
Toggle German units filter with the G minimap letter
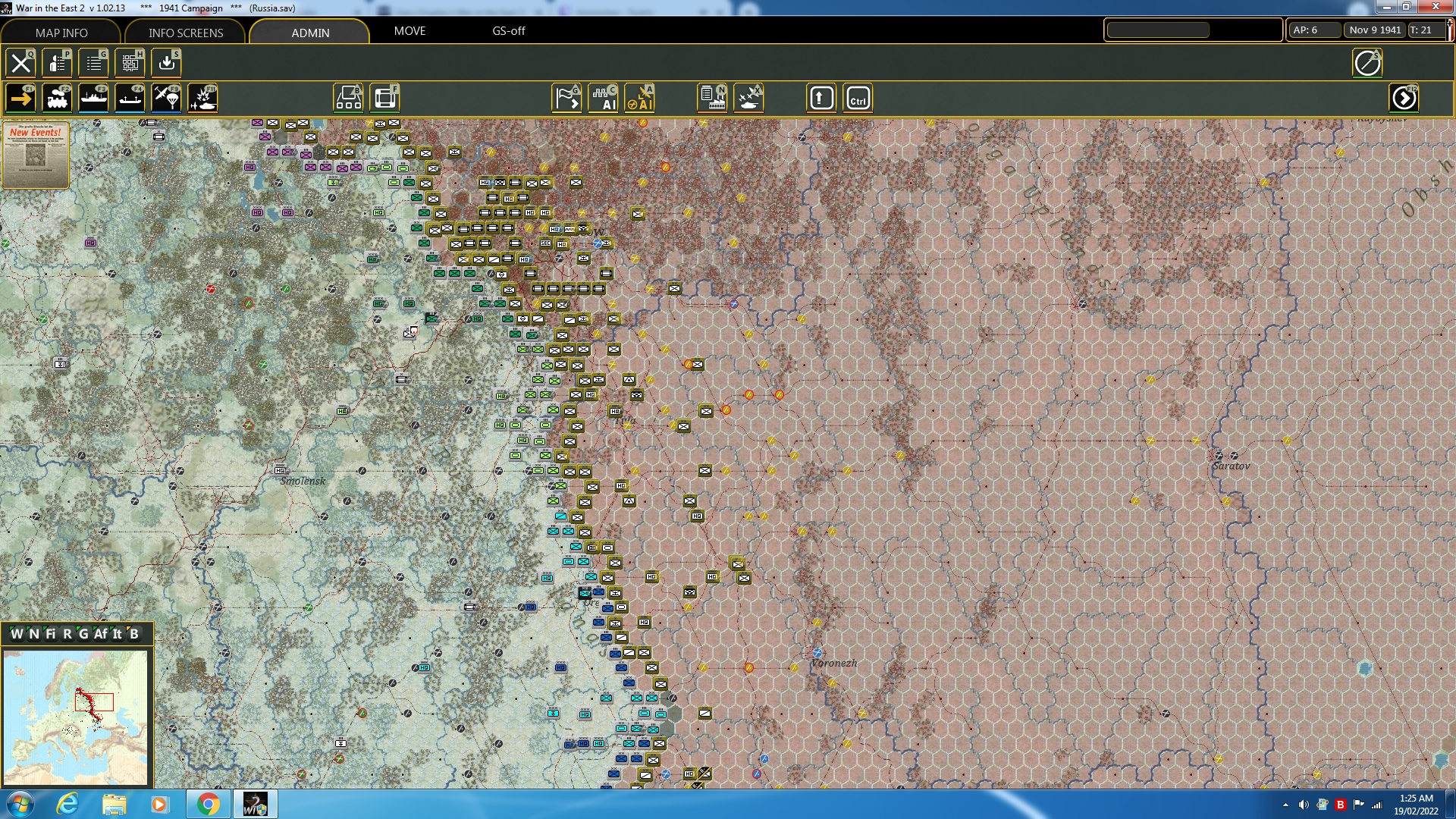(x=84, y=635)
